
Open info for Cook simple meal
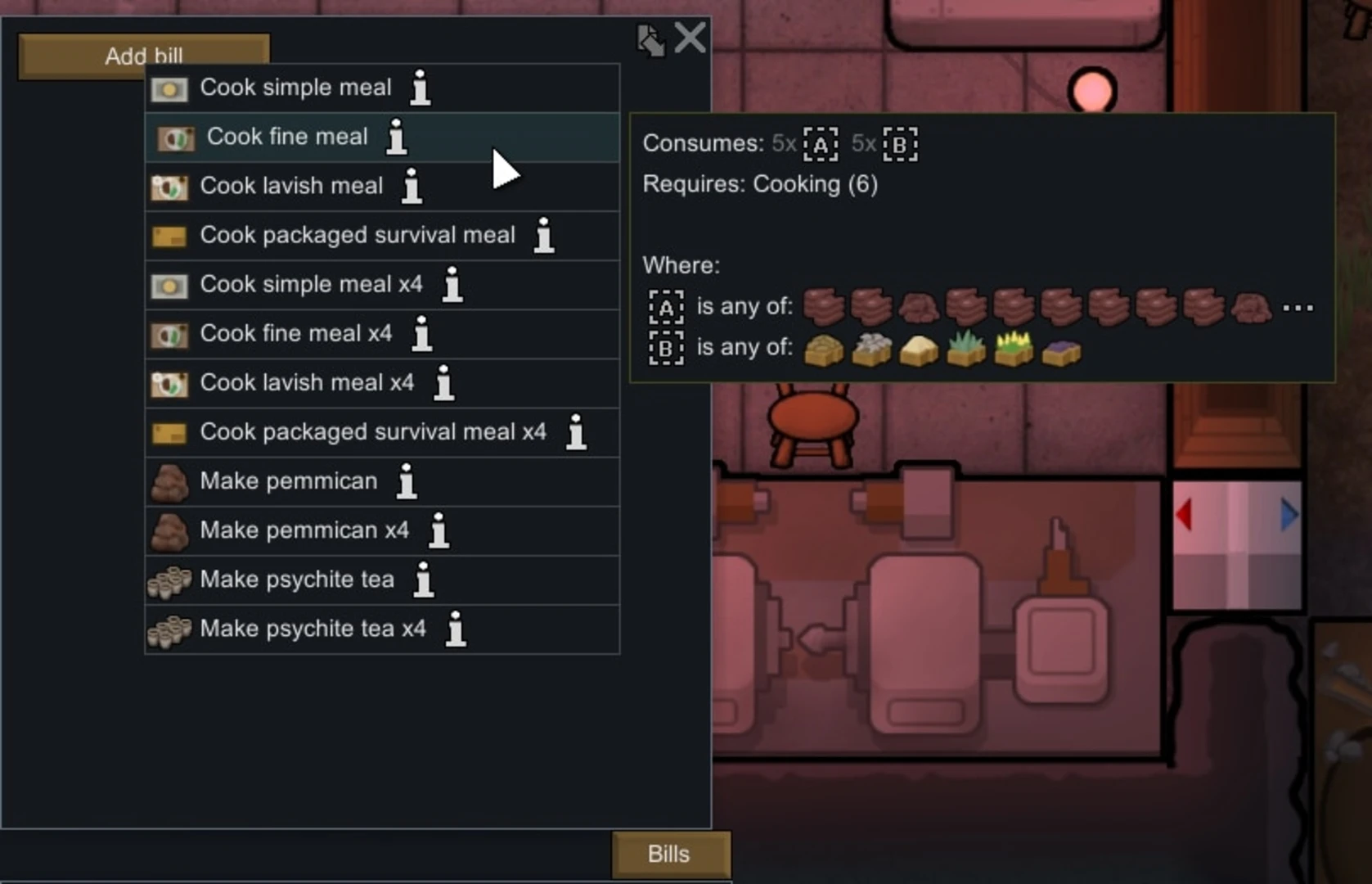tap(420, 88)
